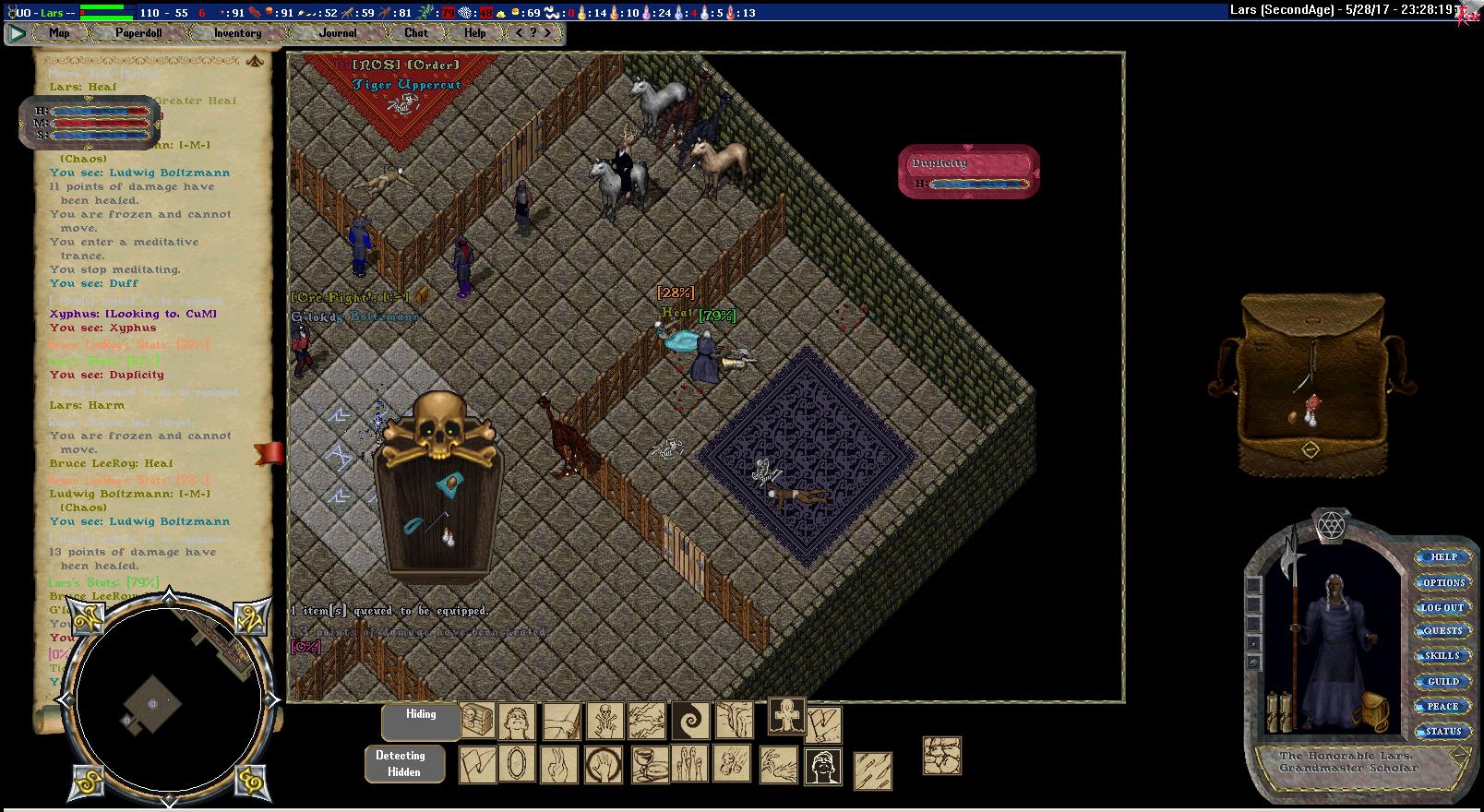Click the HELP button on paperdoll

(x=1443, y=557)
